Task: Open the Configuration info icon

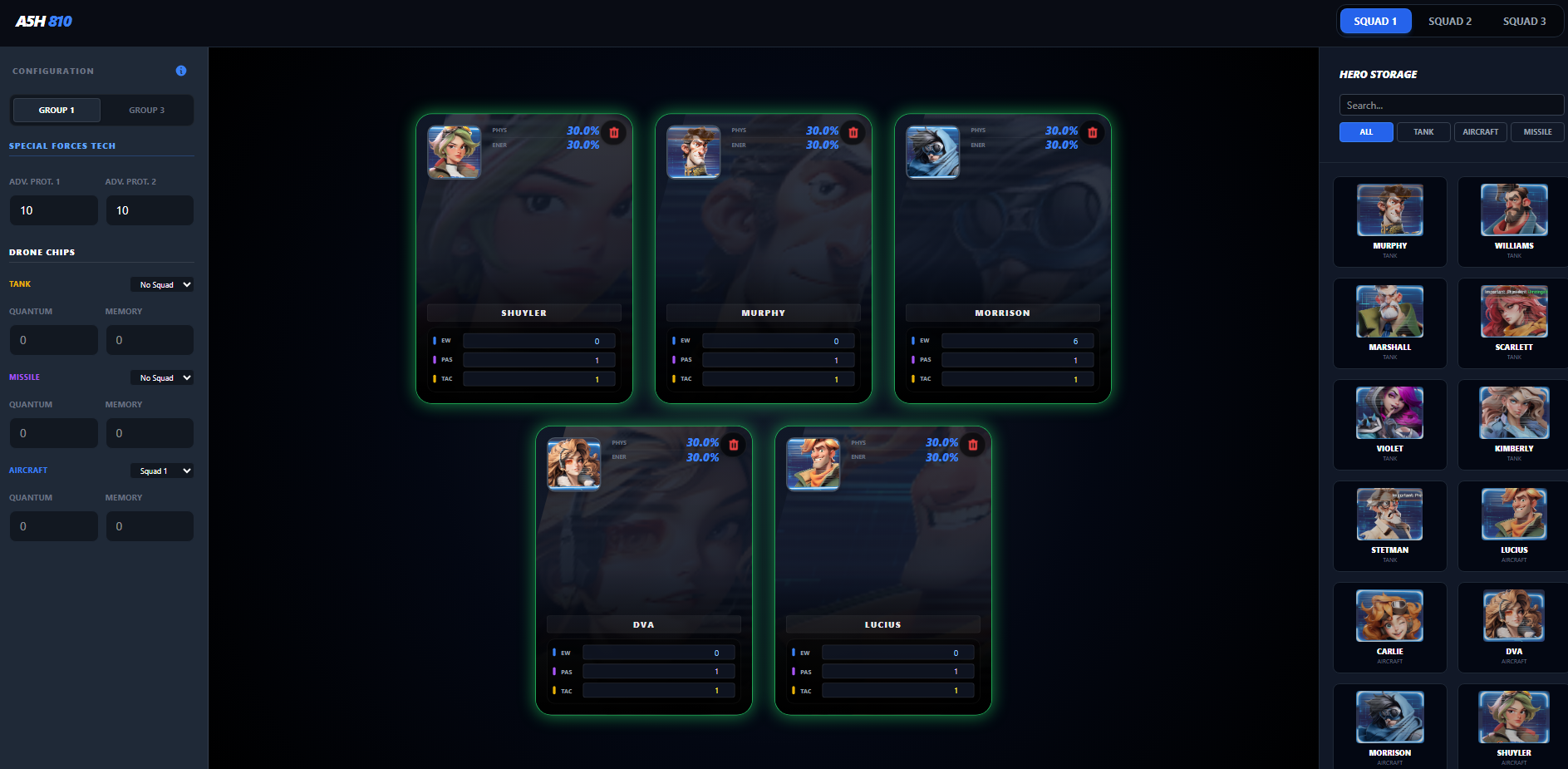Action: [180, 71]
